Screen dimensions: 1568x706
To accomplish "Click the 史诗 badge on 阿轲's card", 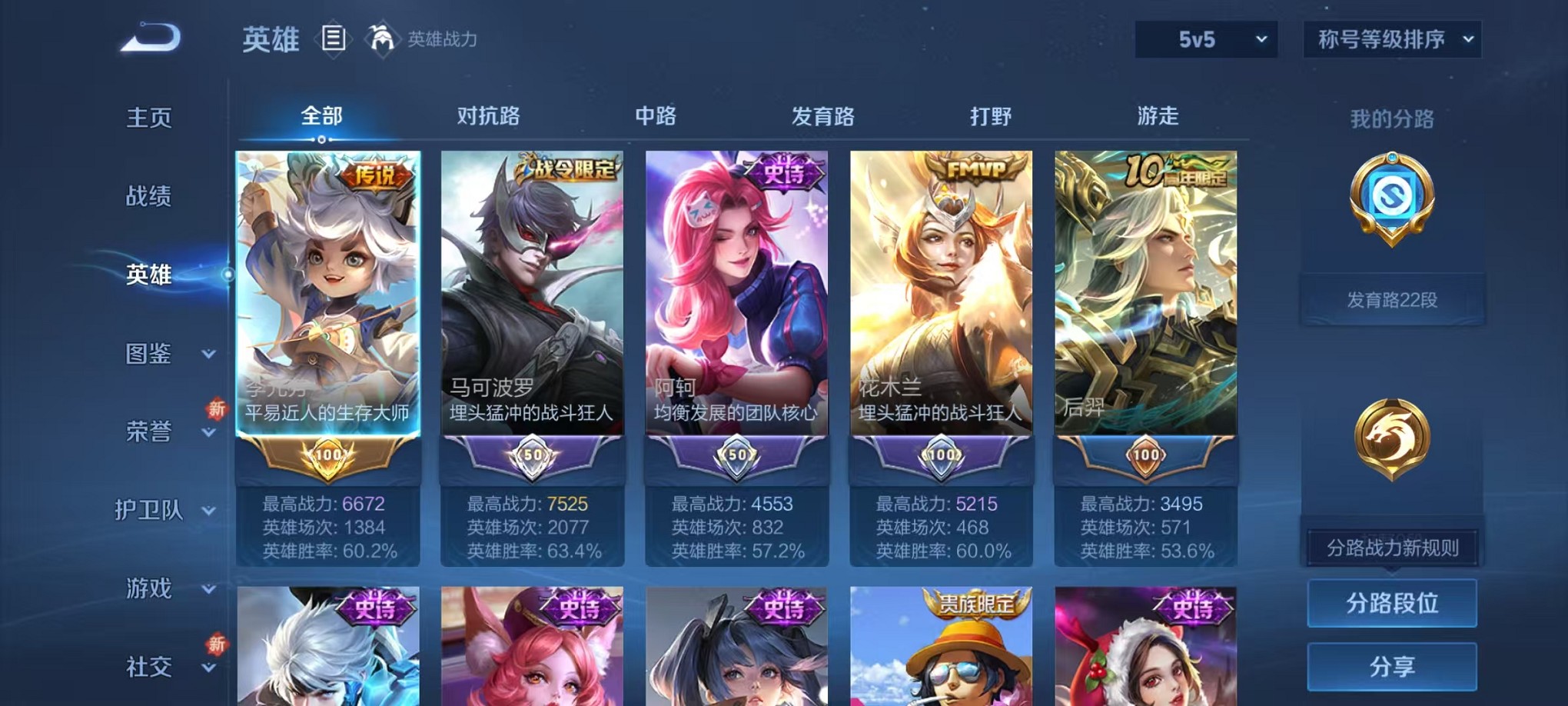I will (x=778, y=173).
